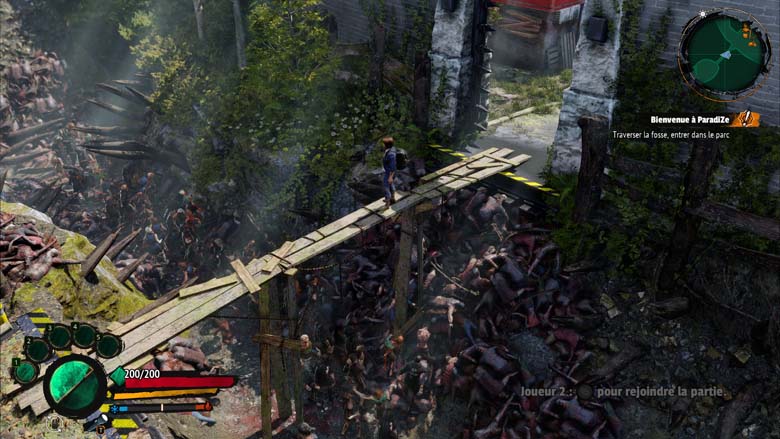This screenshot has width=780, height=439.
Task: Select the Bienvenue à ParadiZe quest tracker
Action: 689,119
